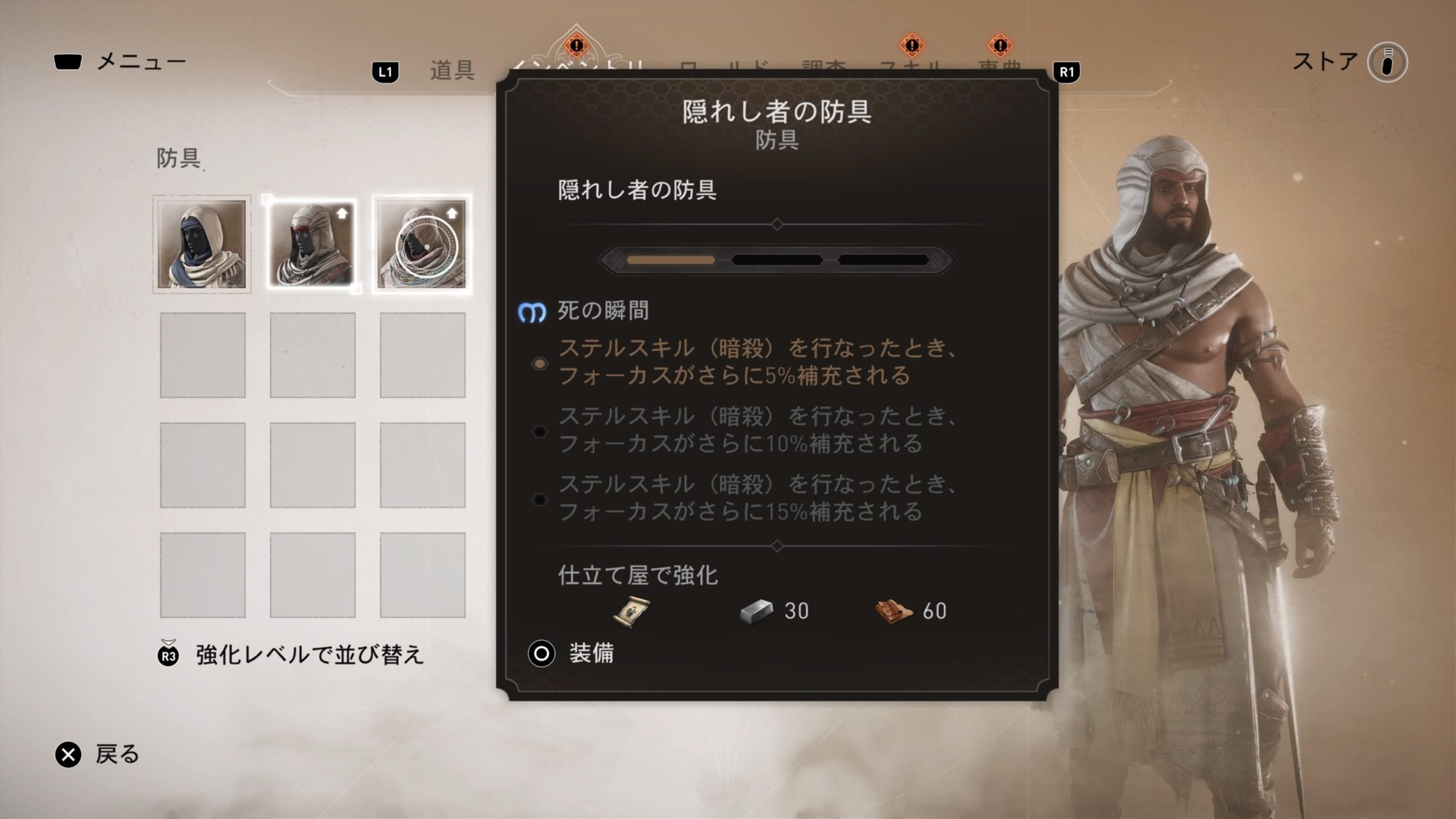Switch to the 道具 tab
Screen dimensions: 1456x819
click(x=452, y=68)
